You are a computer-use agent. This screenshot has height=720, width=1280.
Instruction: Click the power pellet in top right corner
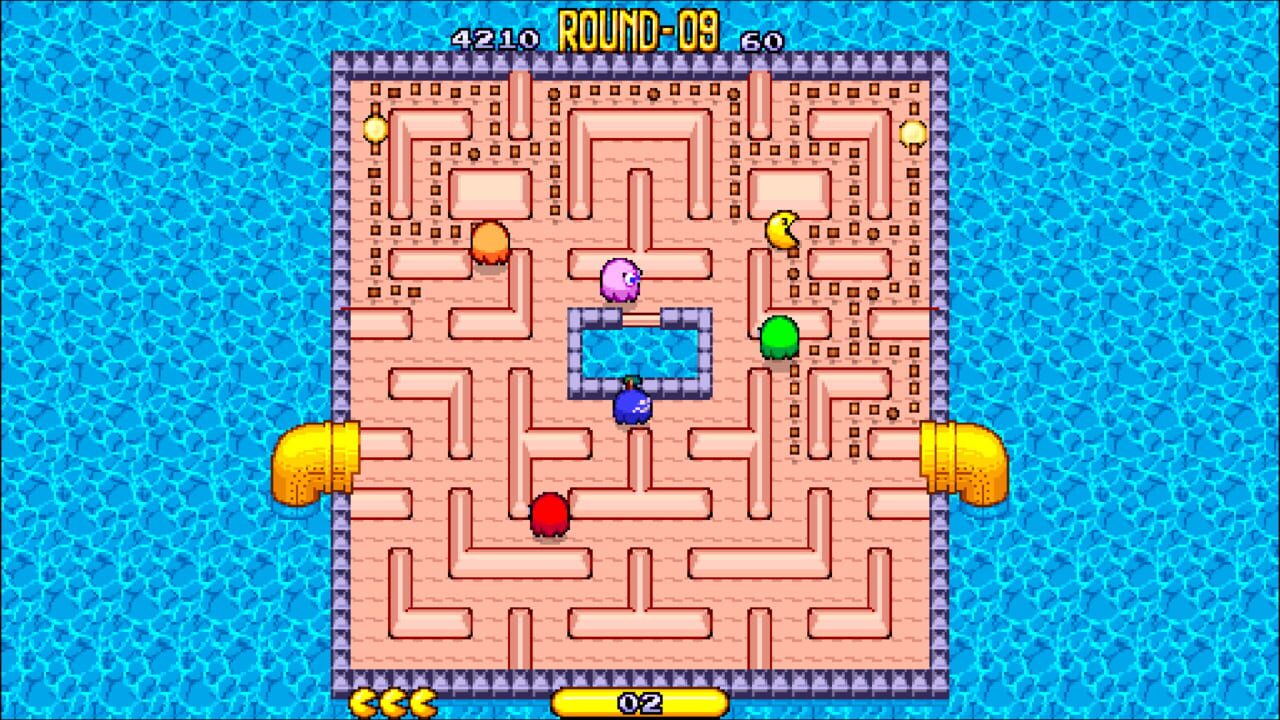(915, 131)
